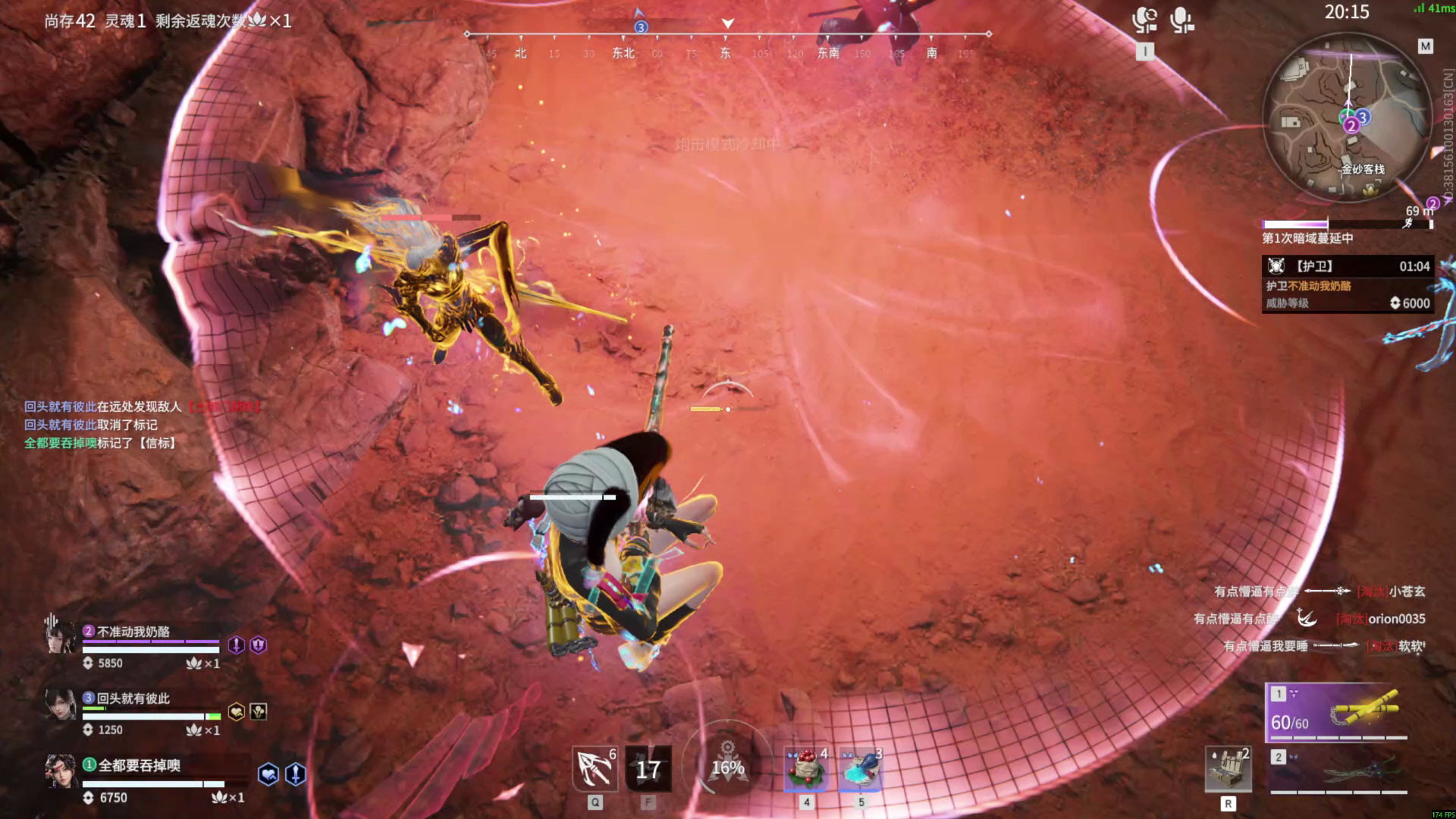This screenshot has width=1456, height=819.
Task: Toggle the microphone icon
Action: click(x=1181, y=20)
